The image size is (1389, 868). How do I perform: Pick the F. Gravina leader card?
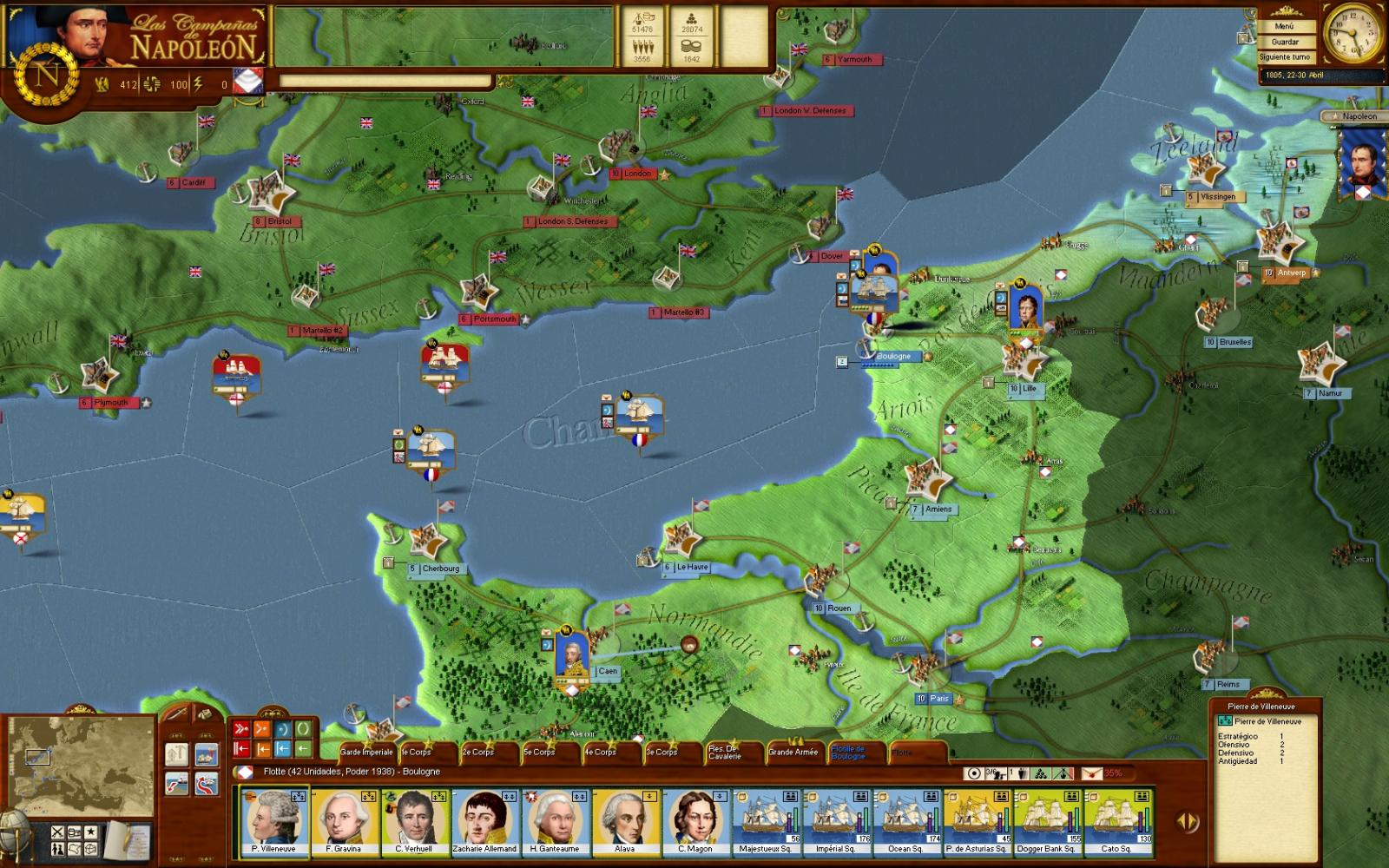pos(344,822)
